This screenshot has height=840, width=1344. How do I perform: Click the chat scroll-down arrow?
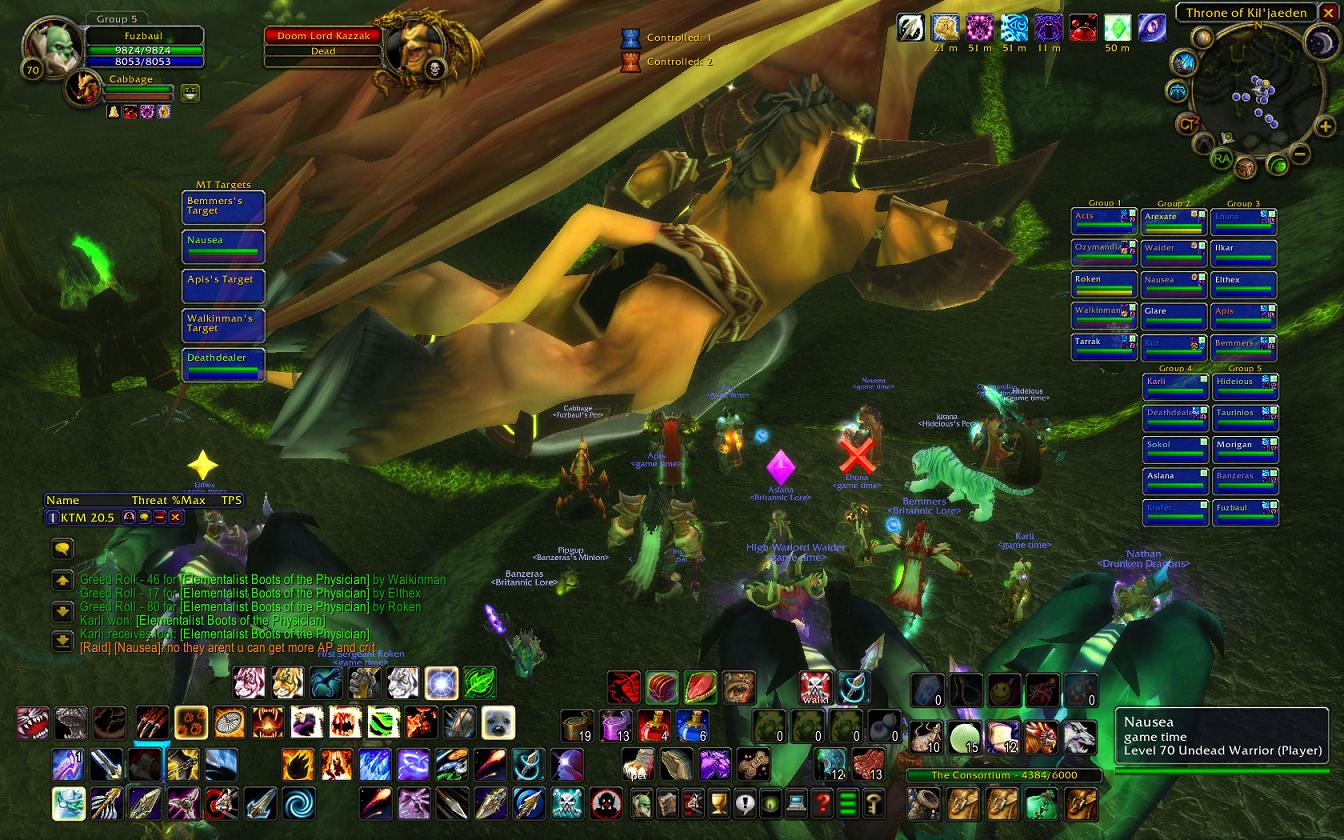click(x=62, y=609)
